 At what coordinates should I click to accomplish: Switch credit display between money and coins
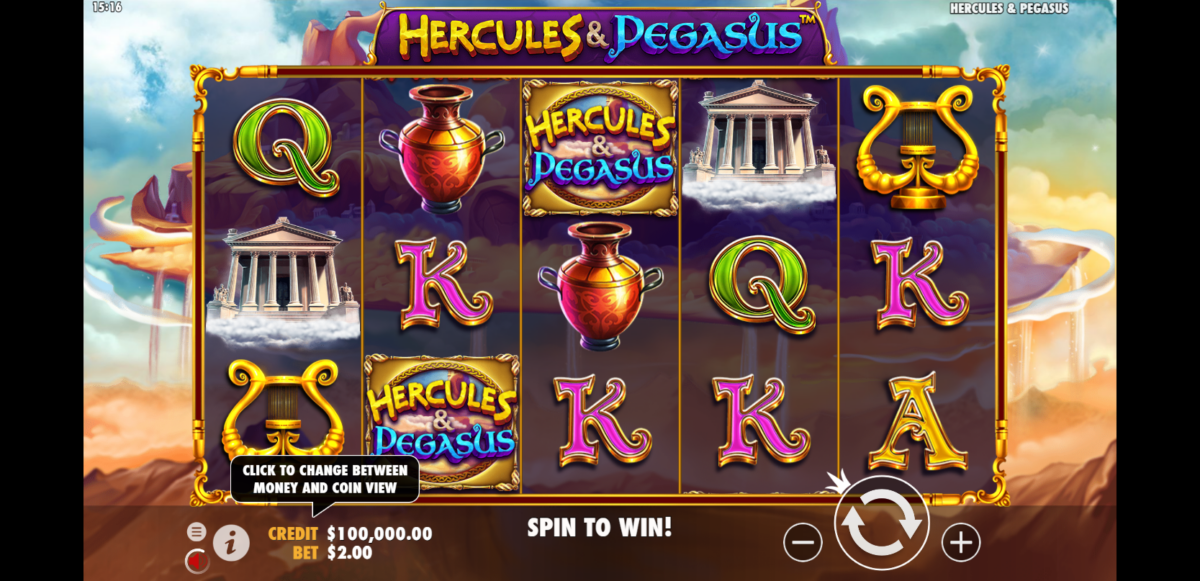[x=350, y=534]
